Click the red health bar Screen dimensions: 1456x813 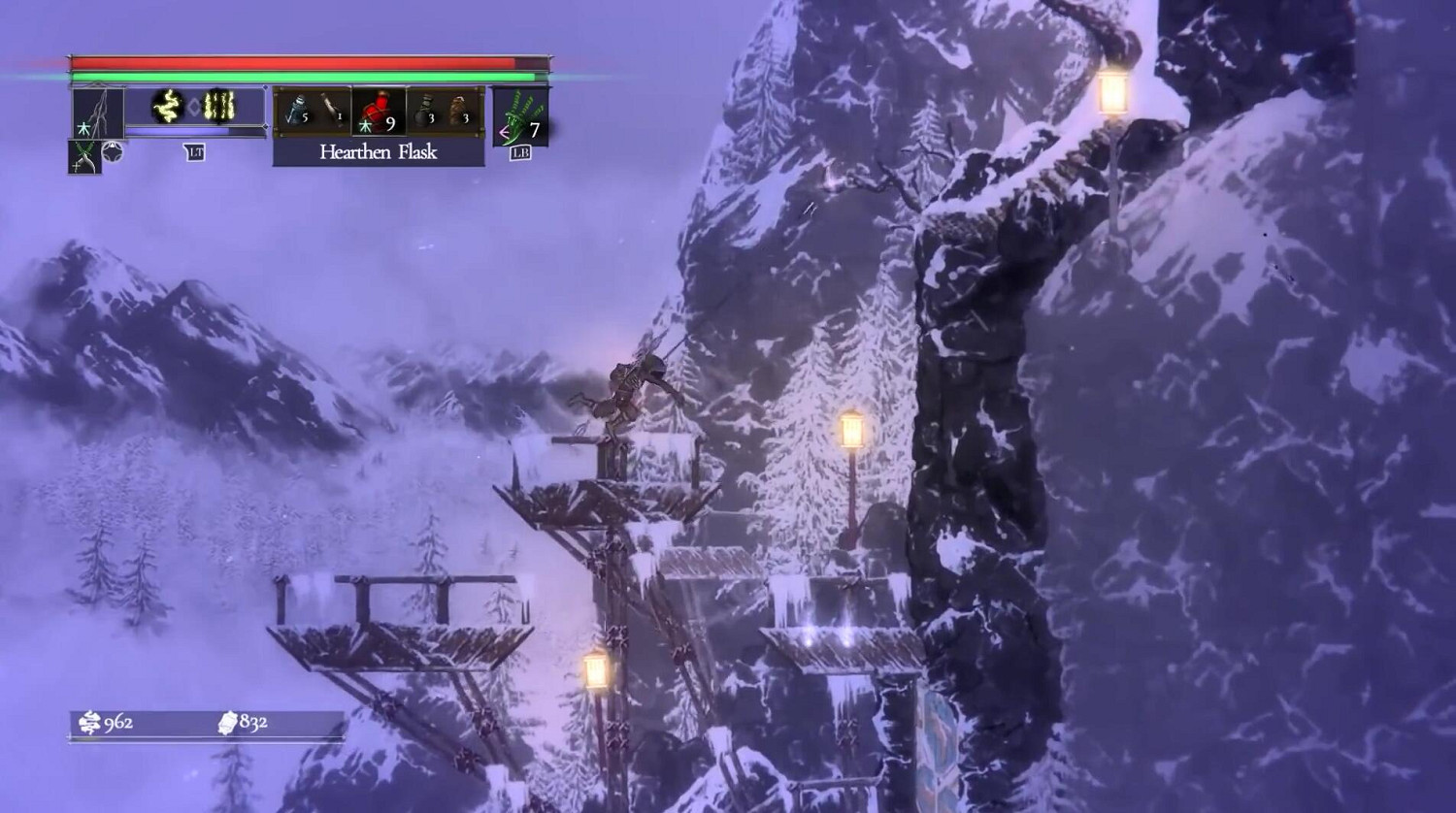291,62
